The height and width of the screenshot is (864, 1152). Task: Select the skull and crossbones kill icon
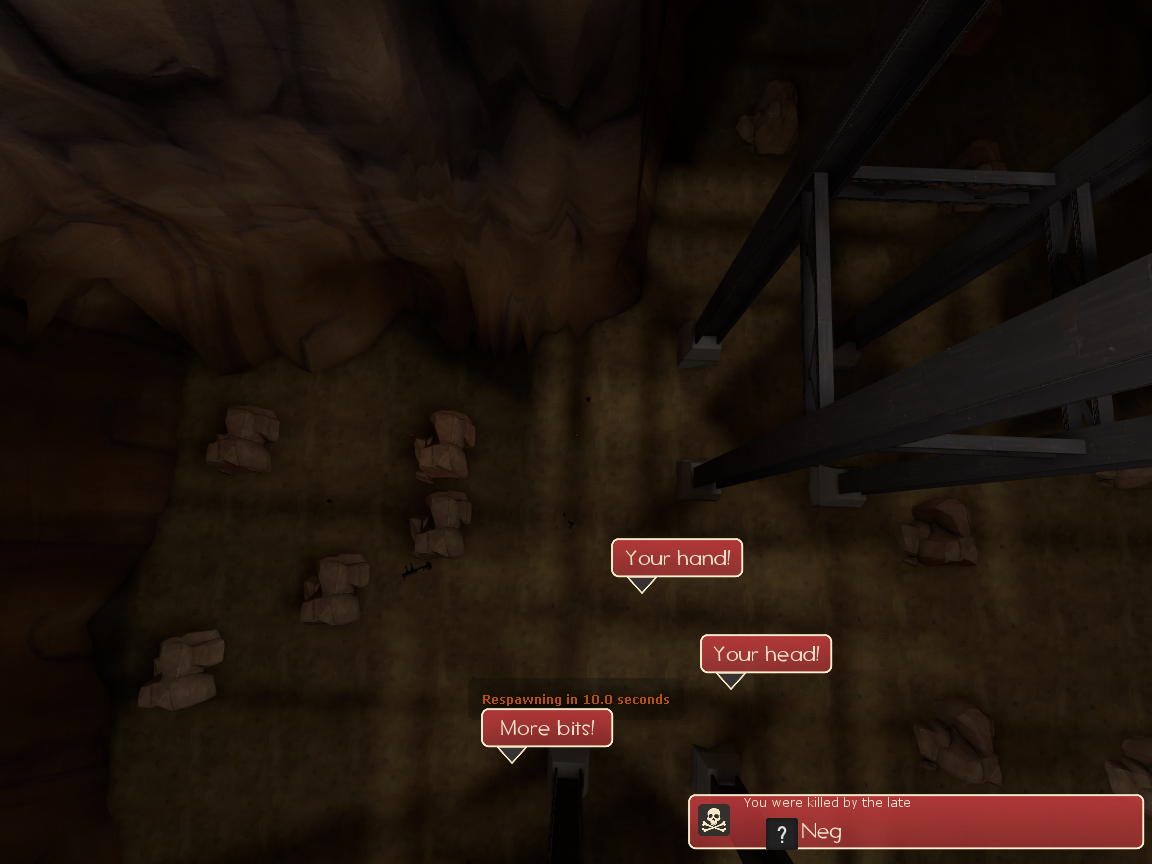coord(714,820)
